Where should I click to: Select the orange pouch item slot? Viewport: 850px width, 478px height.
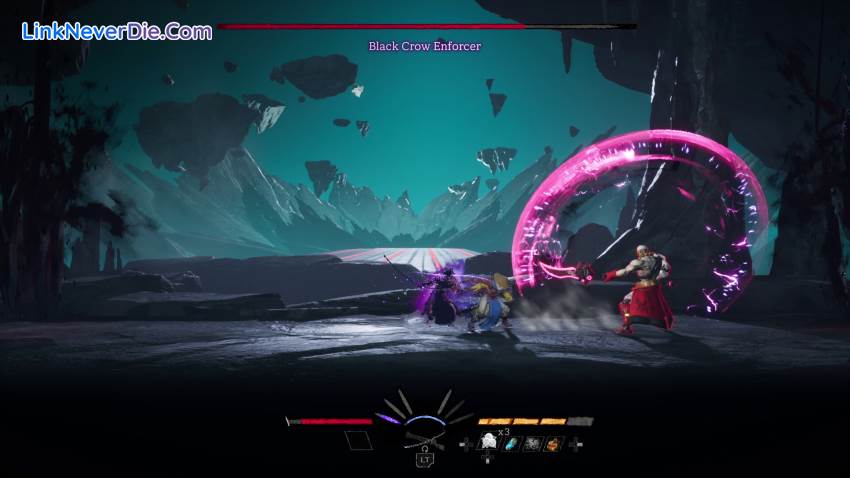click(554, 443)
